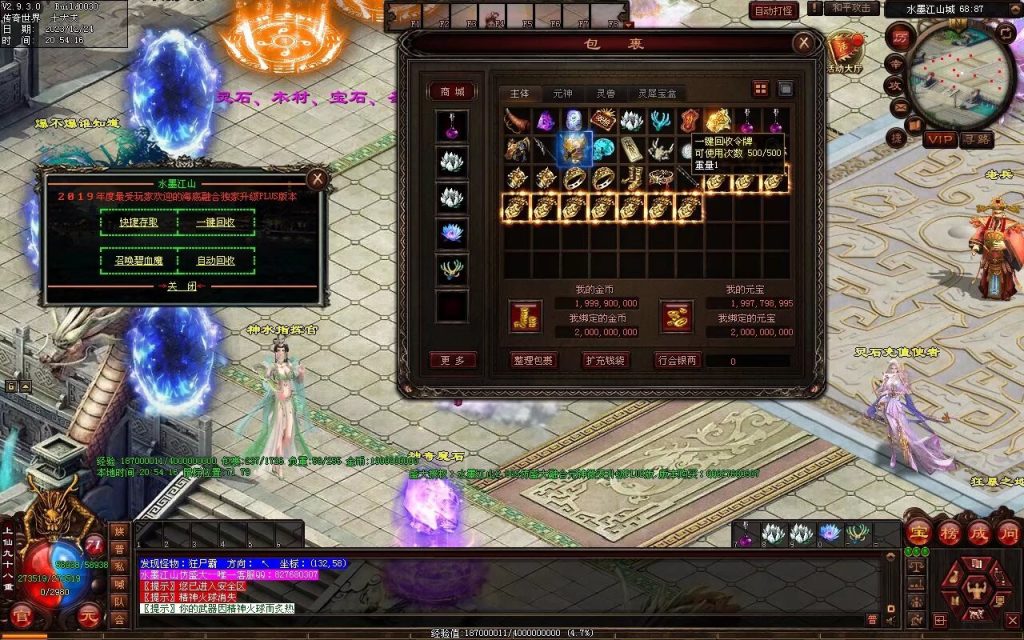Open the 灵犀宝盒 tab

tap(657, 93)
